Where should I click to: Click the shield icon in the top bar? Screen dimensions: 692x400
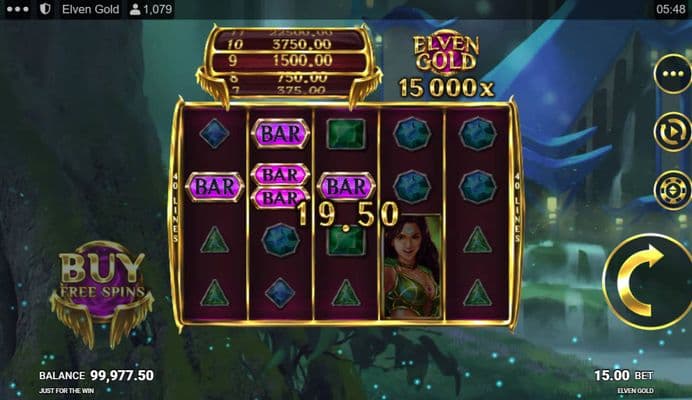45,9
